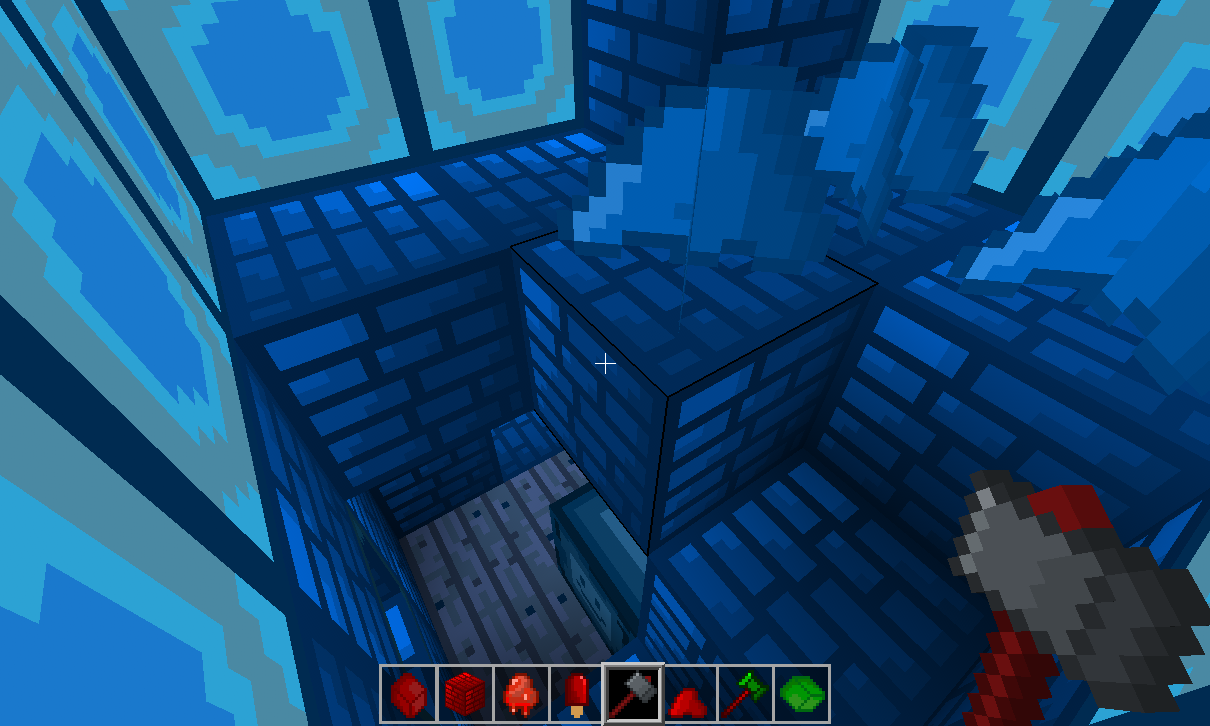Select the green gem hotbar slot
Screen dimensions: 1210x726
coord(801,692)
